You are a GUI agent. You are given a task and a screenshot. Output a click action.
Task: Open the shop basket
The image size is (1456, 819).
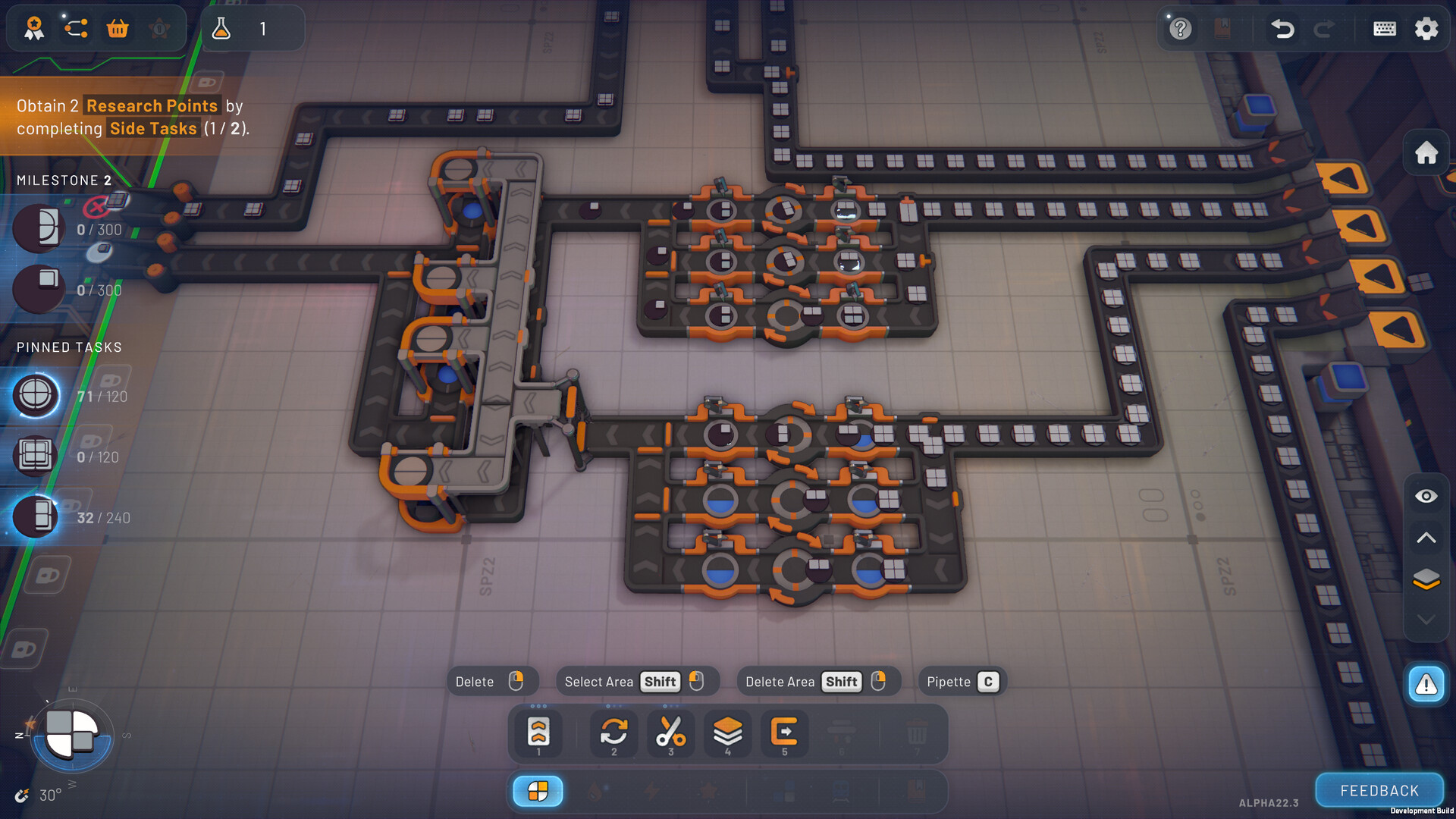pyautogui.click(x=118, y=28)
